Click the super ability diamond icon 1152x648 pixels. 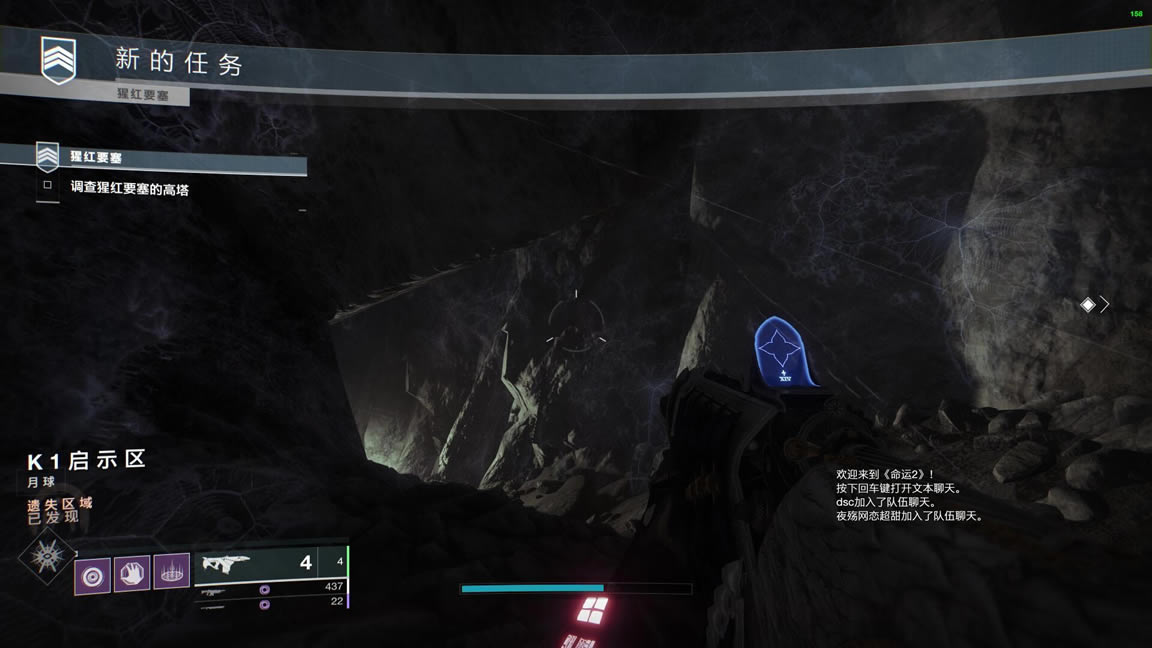pos(46,557)
